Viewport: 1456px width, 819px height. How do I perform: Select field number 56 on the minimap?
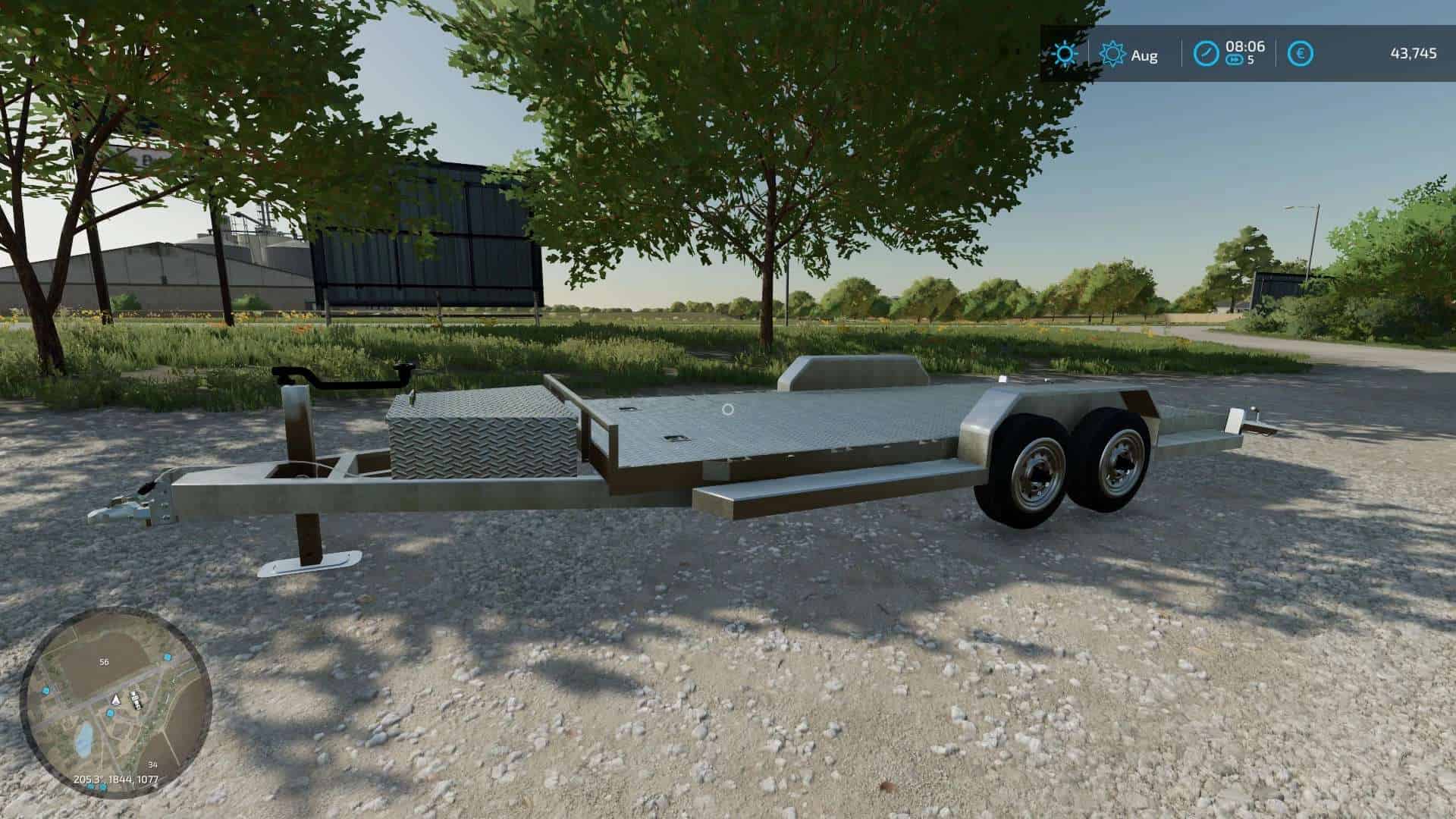click(x=104, y=661)
